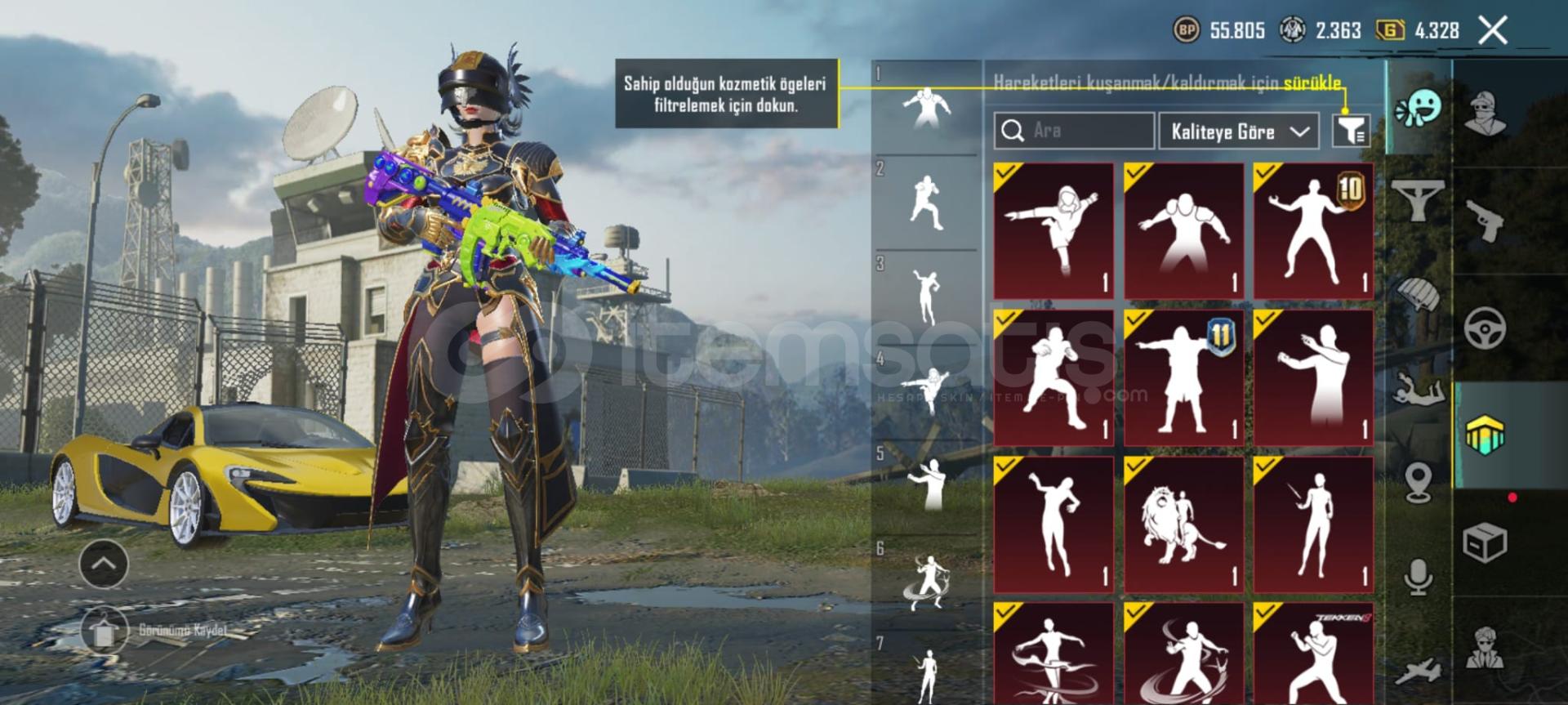
Task: Save look with 'Görünümü Kaydet' button
Action: click(x=155, y=631)
